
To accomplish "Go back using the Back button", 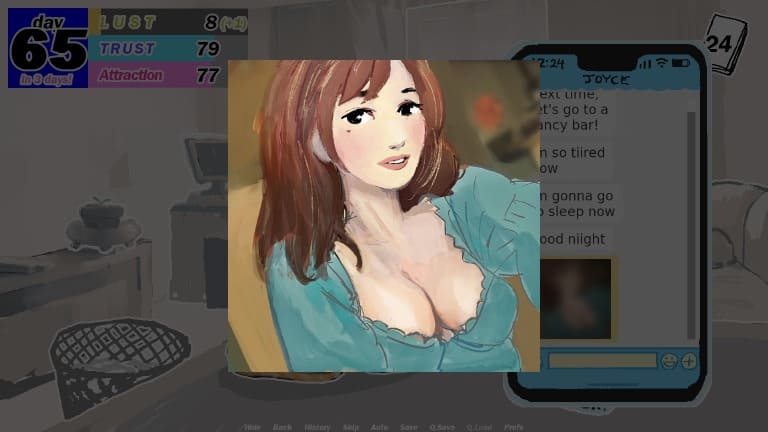I will [x=282, y=427].
